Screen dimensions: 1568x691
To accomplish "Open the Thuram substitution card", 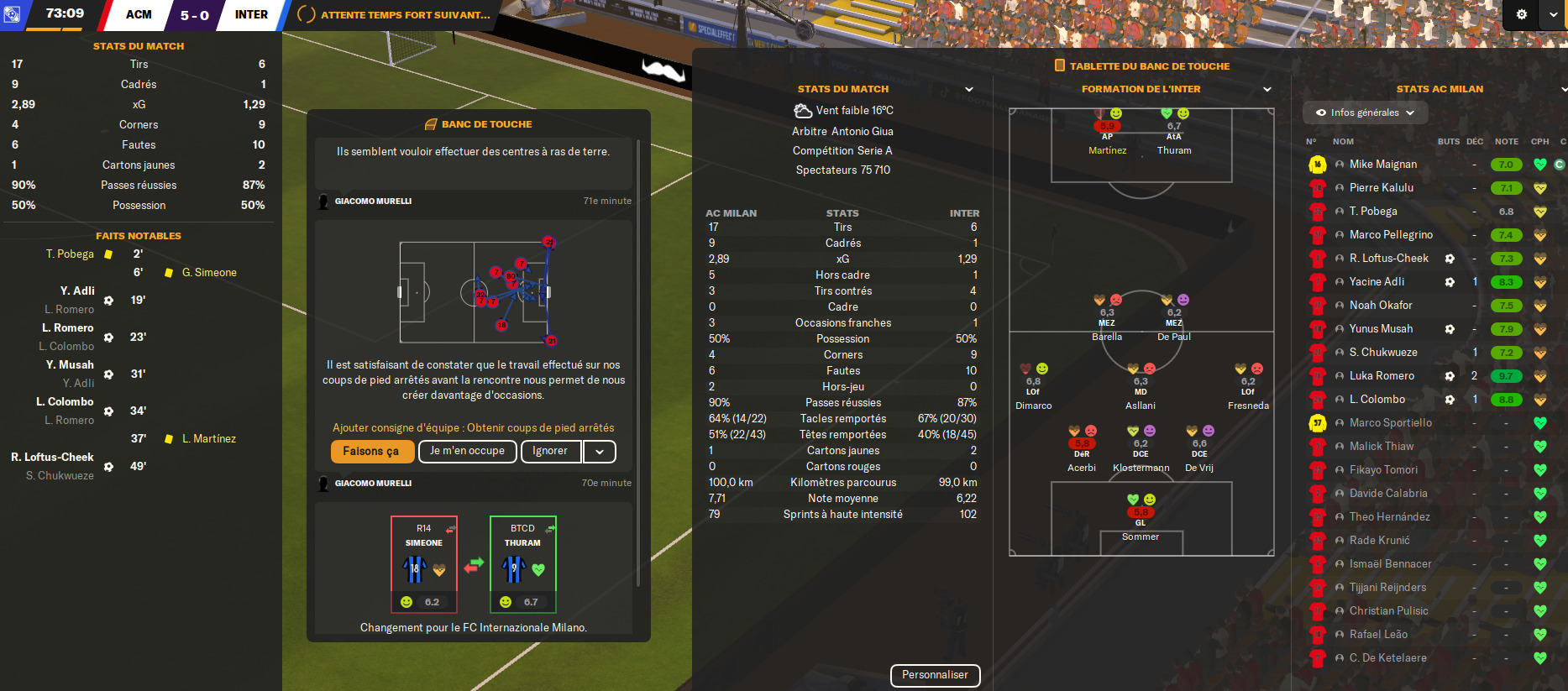I will click(522, 563).
